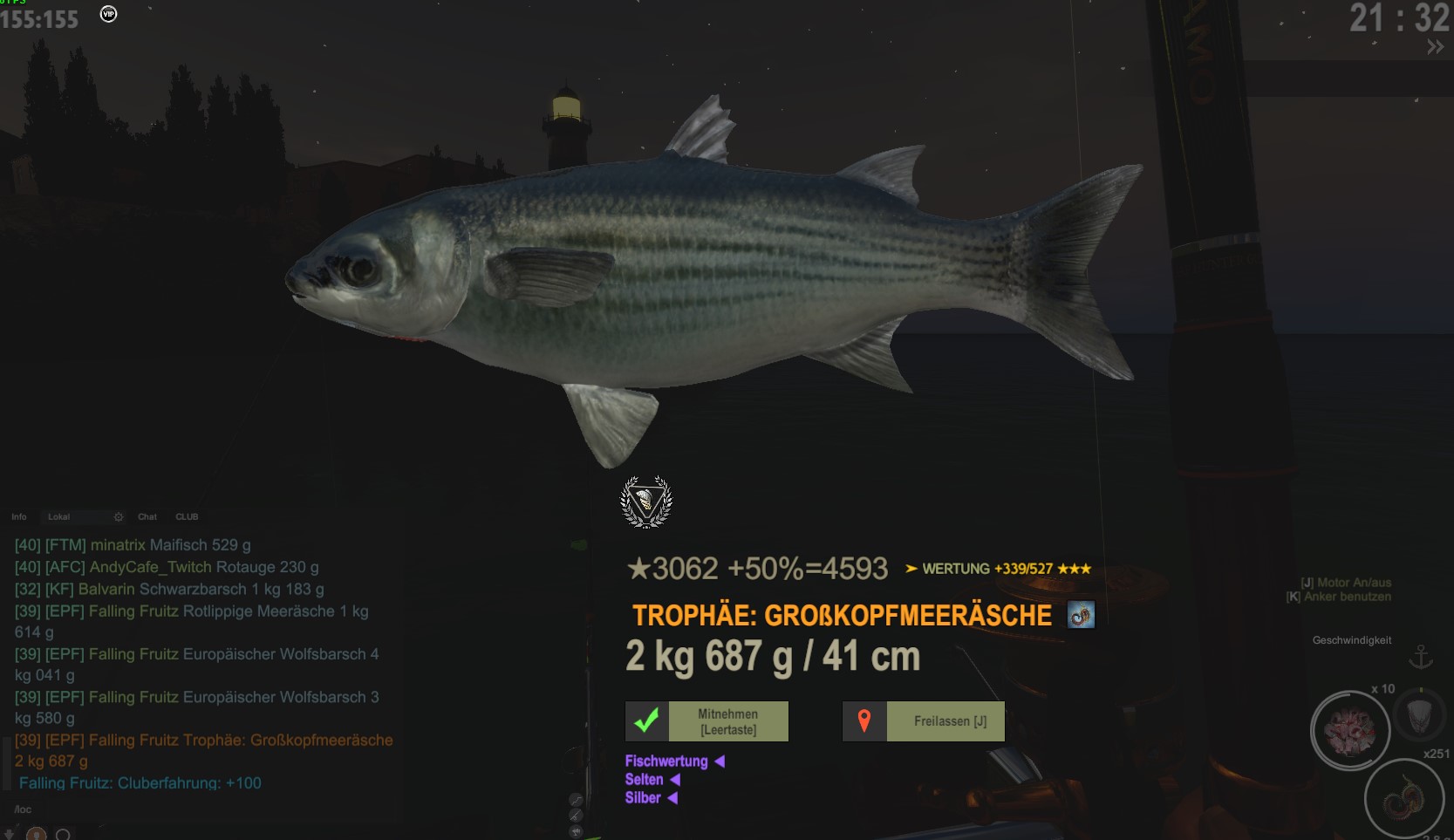Switch to the CLUB chat tab
1454x840 pixels.
pos(187,517)
